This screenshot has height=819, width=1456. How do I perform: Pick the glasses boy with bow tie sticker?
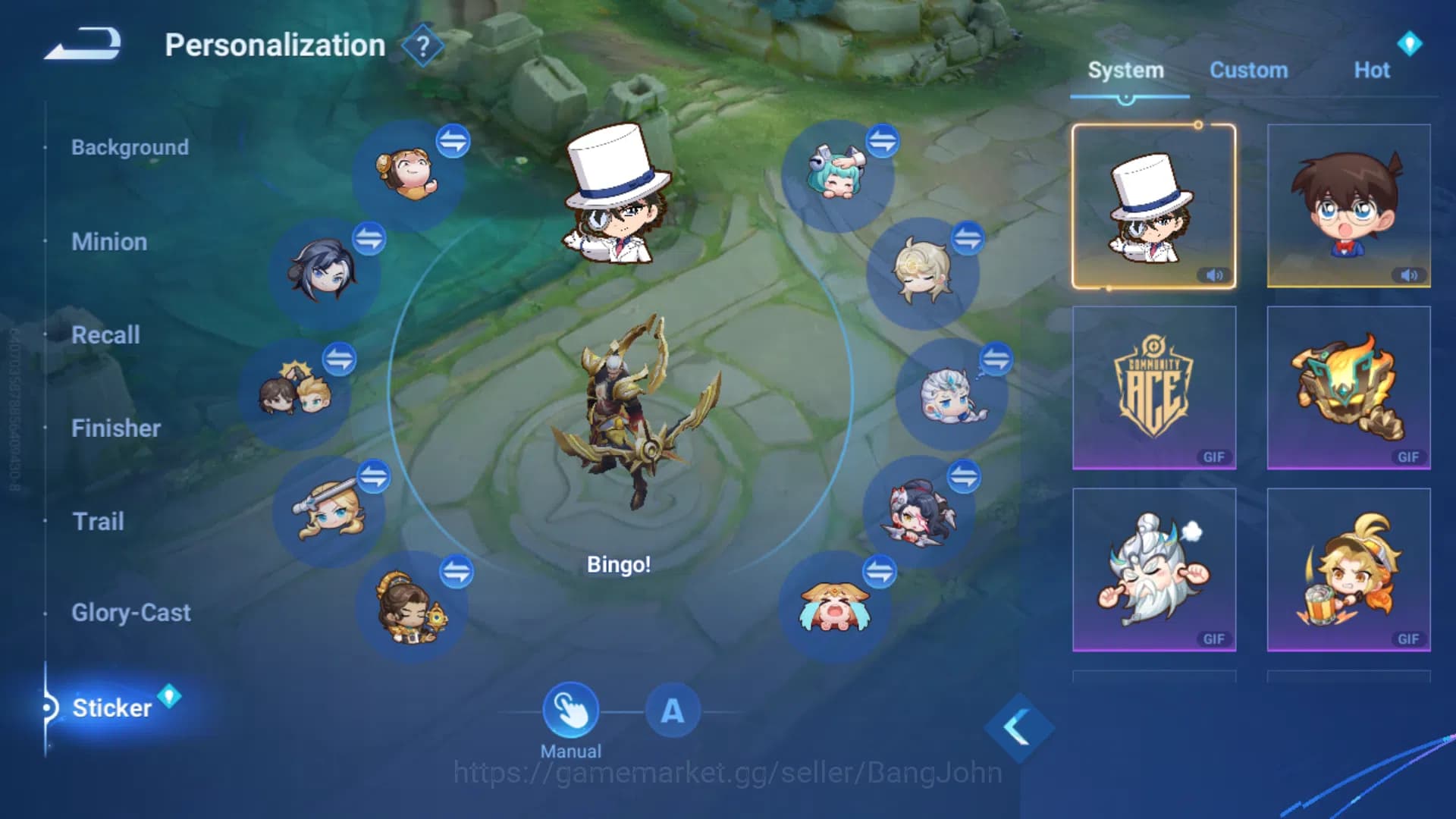click(1348, 206)
